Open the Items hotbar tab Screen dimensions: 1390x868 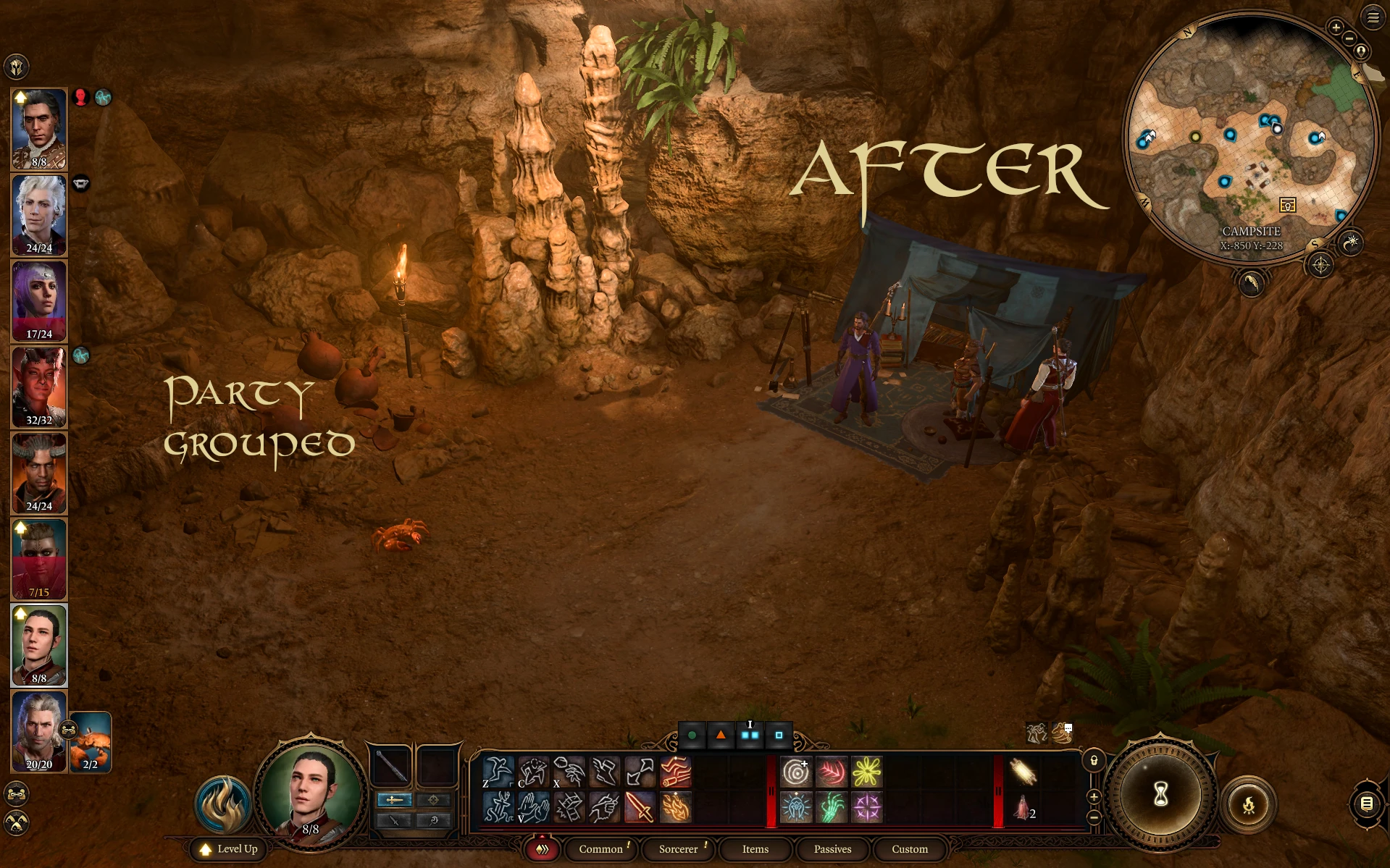point(755,849)
